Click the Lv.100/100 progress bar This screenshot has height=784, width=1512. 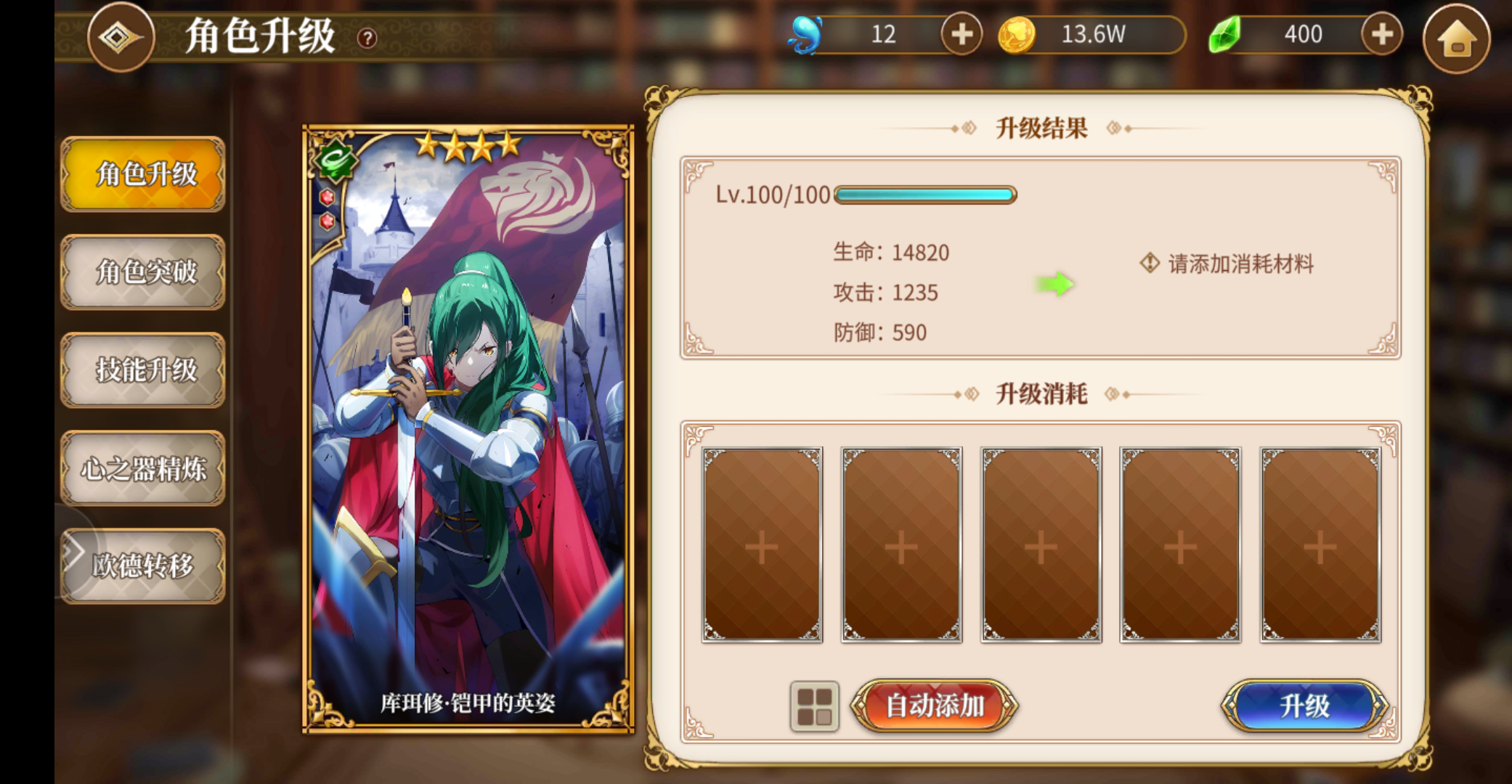(924, 194)
